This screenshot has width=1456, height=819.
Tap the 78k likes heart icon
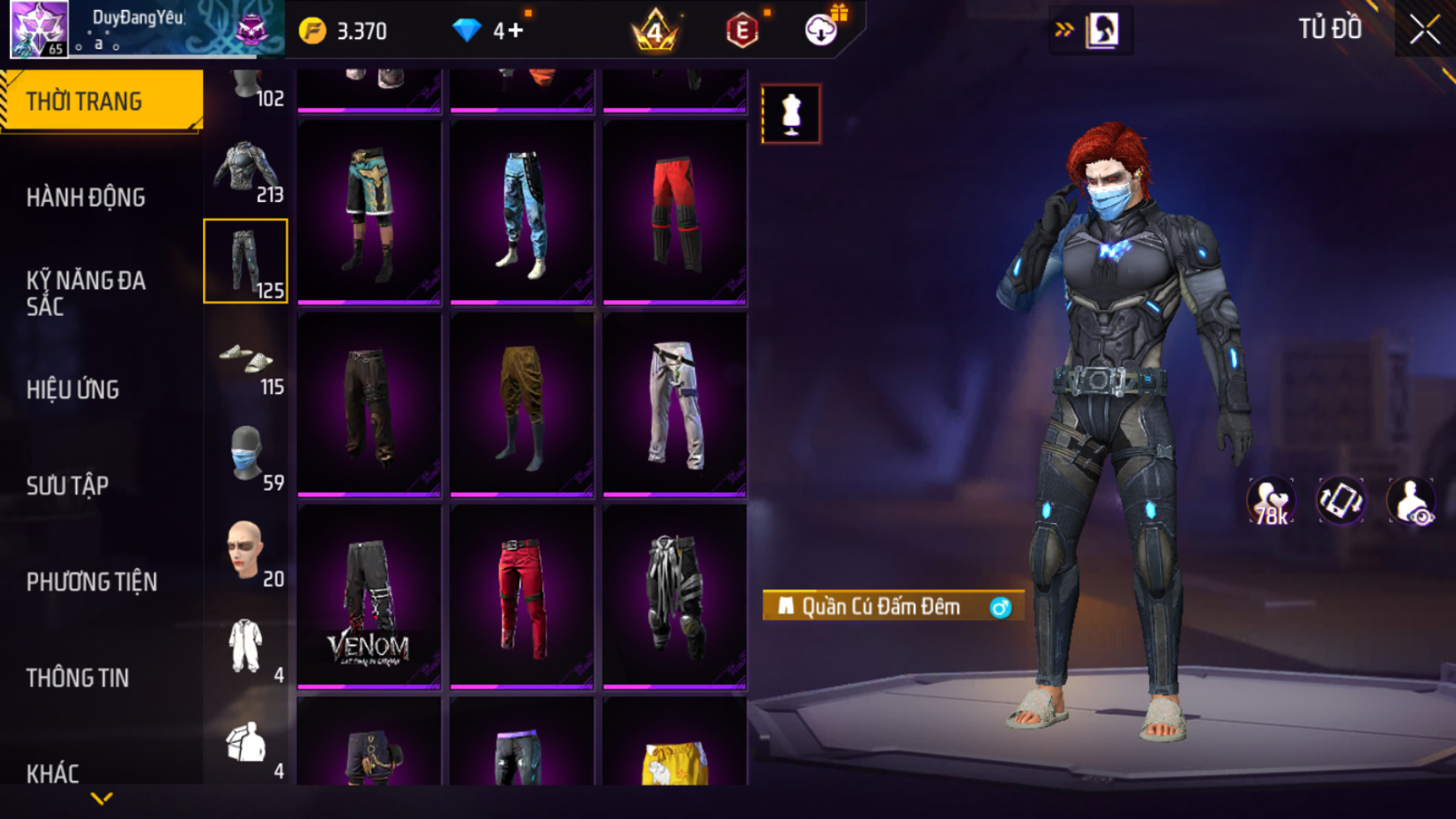tap(1270, 501)
